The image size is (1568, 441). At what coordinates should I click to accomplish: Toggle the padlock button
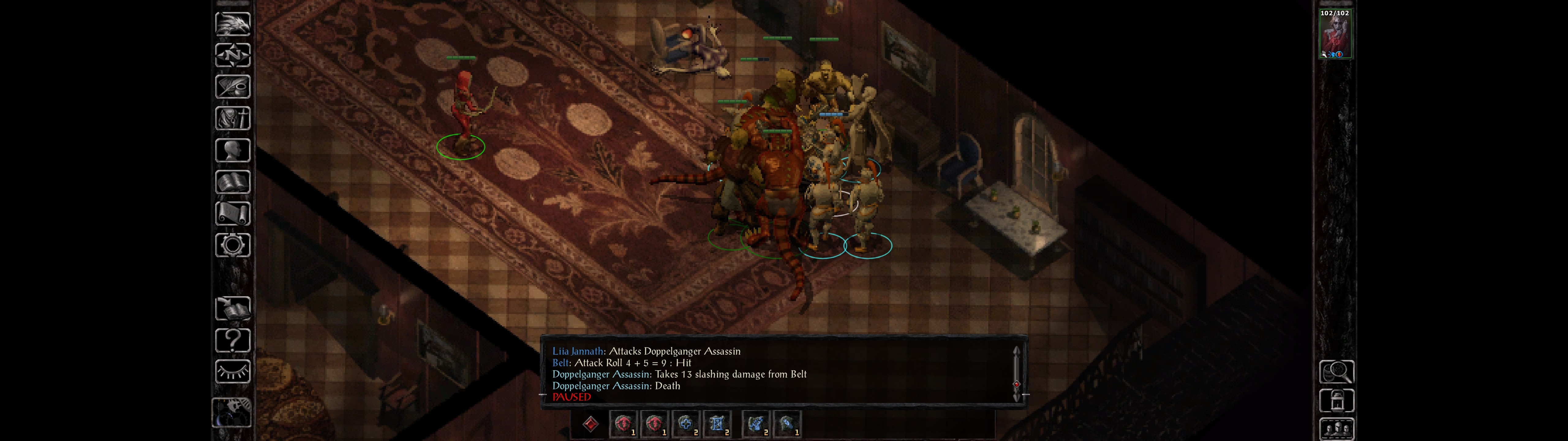tap(1336, 401)
